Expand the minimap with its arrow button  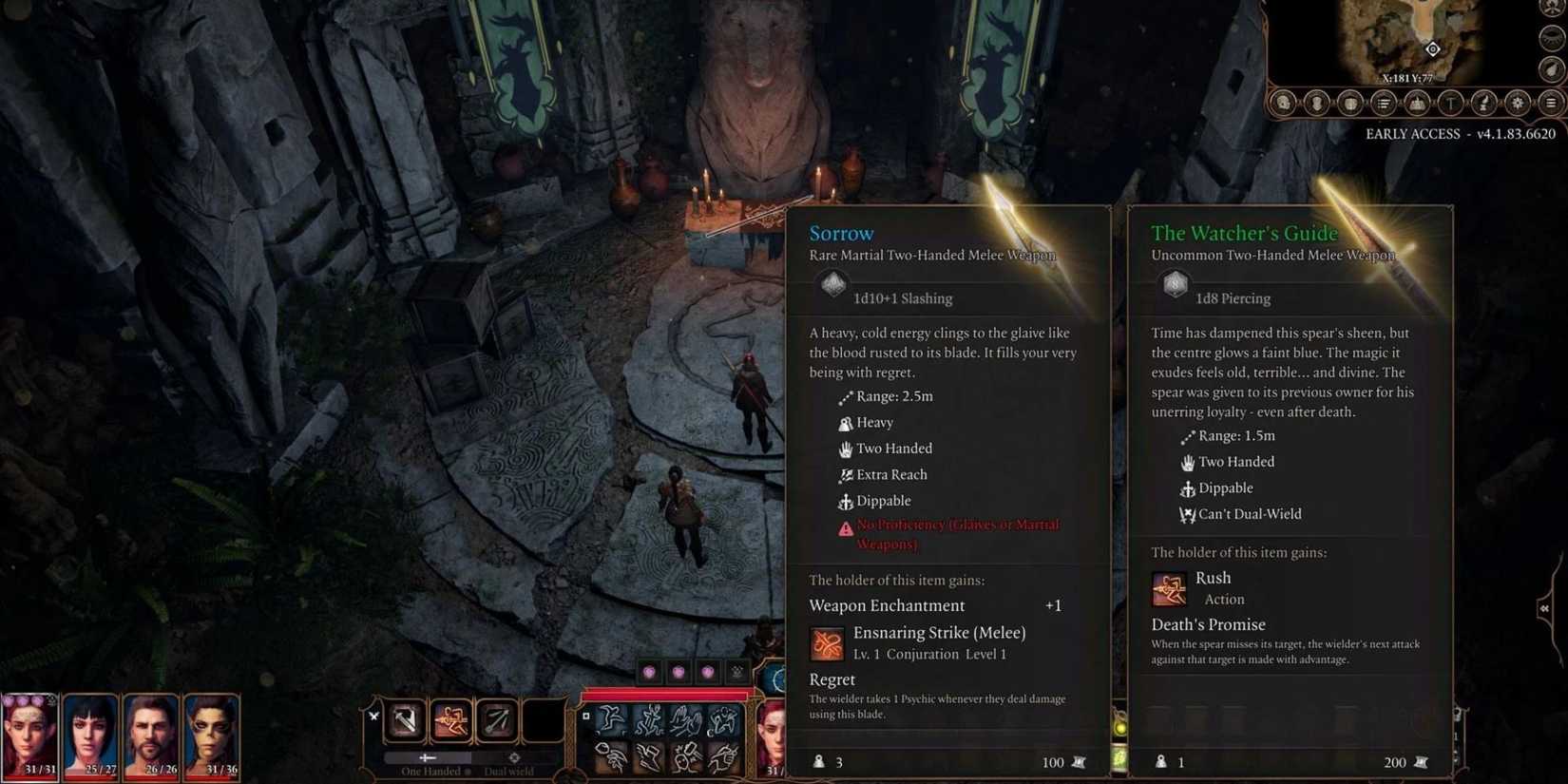pos(1551,69)
